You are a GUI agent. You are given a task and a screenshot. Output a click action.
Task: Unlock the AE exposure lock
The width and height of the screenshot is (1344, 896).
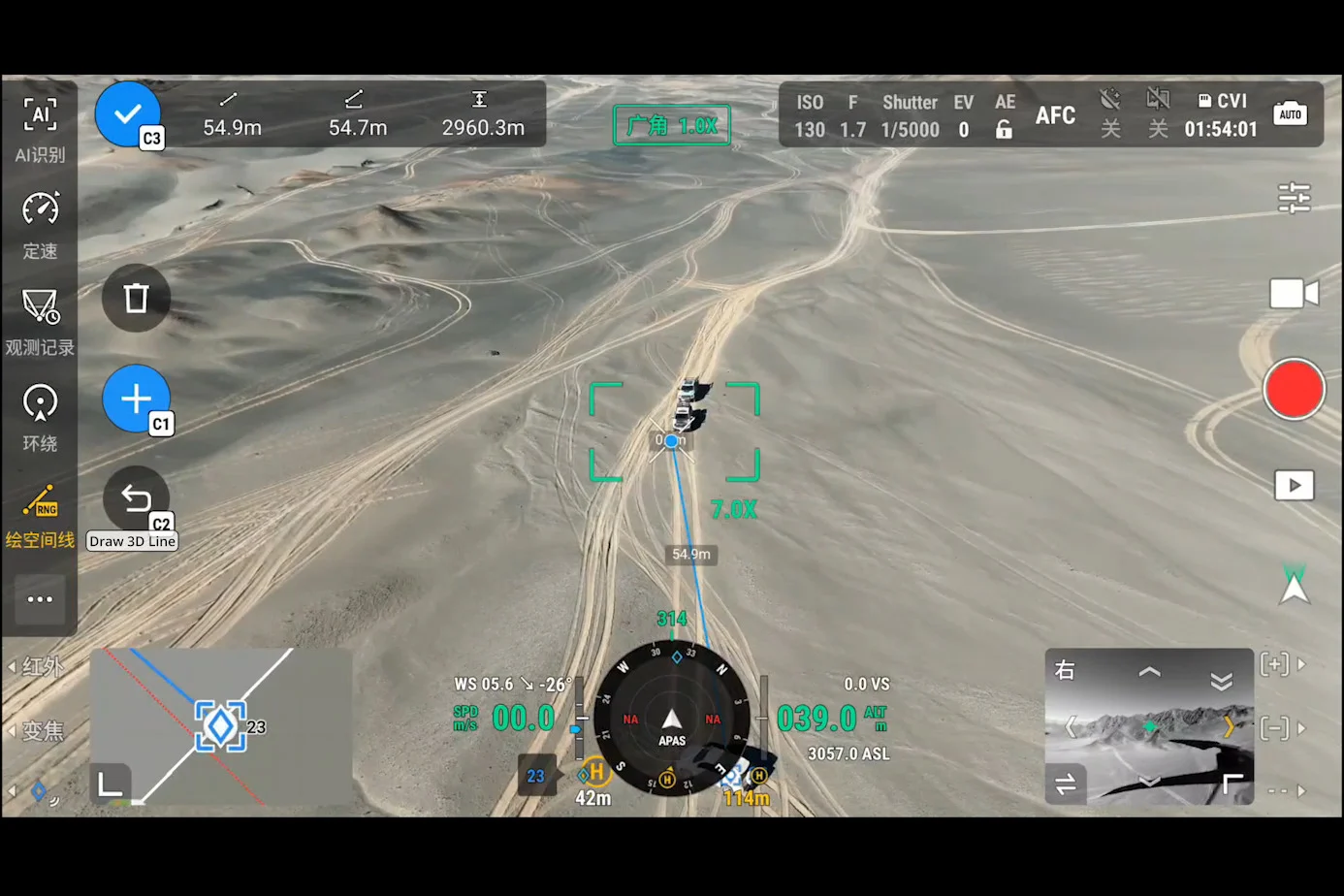1005,127
